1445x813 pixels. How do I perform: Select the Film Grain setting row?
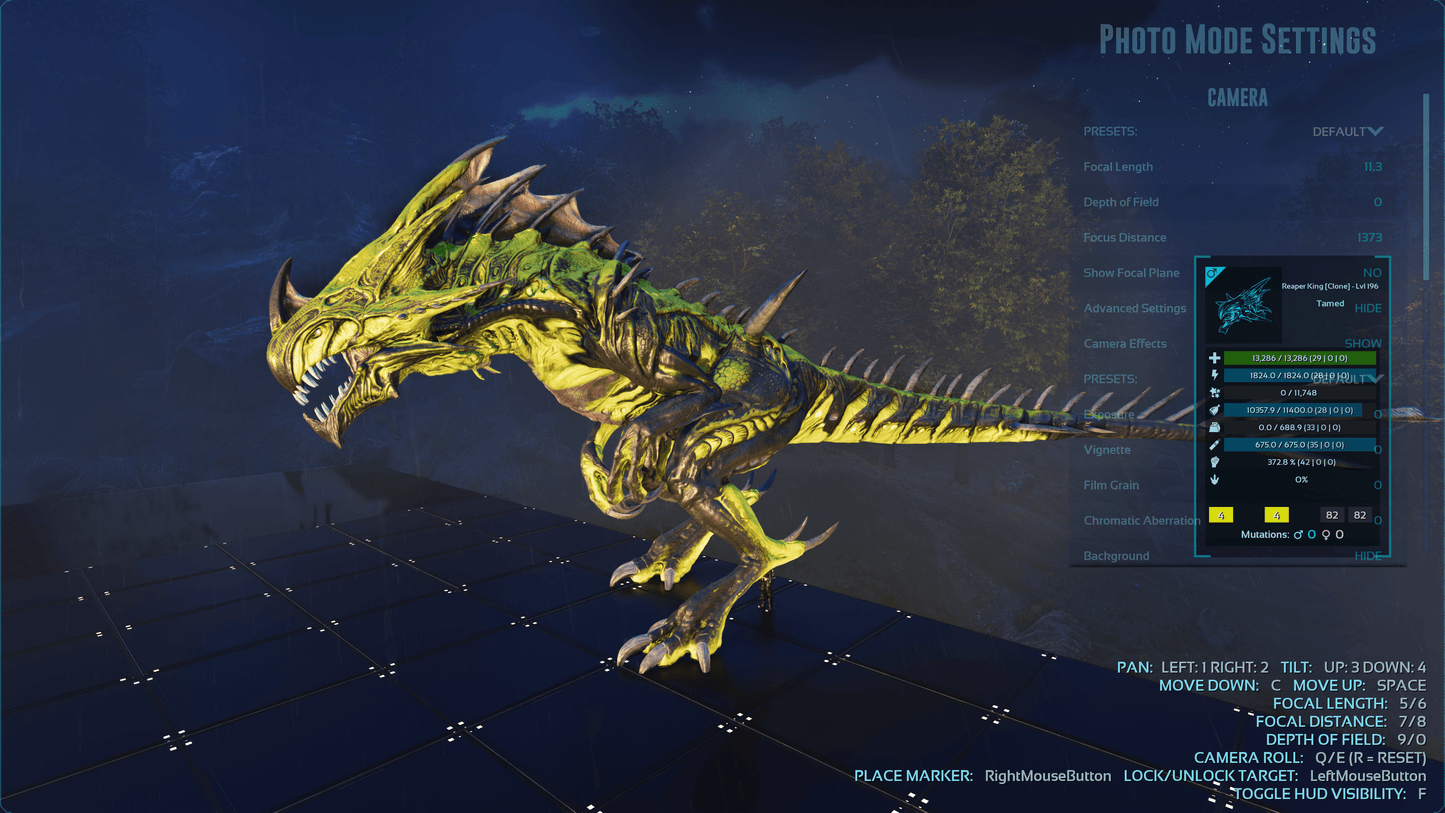click(1111, 485)
